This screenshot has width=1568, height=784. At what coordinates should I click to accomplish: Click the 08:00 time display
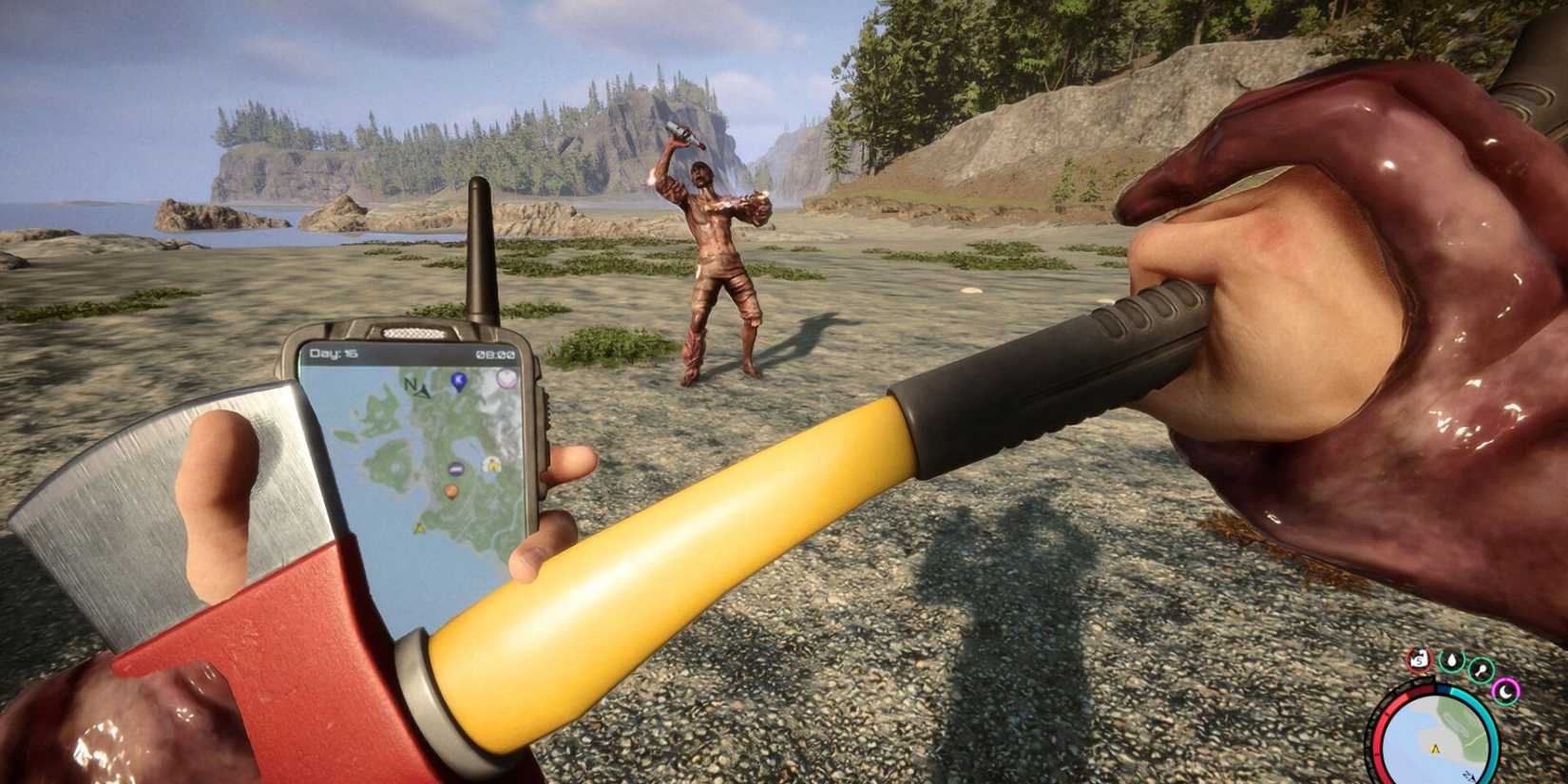(x=495, y=354)
